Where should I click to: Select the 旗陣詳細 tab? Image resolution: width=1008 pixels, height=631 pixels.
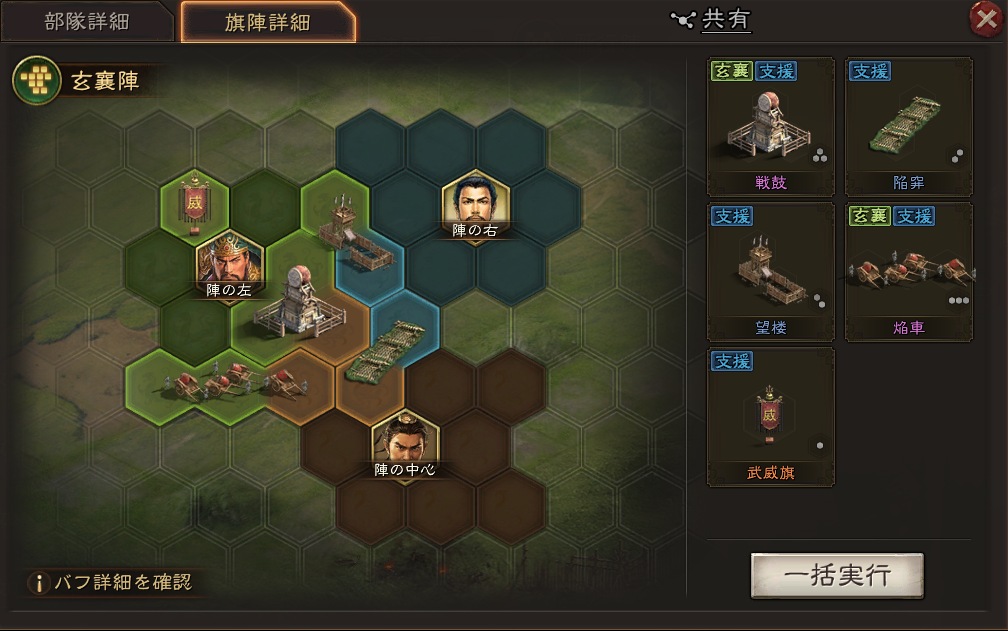tap(267, 23)
